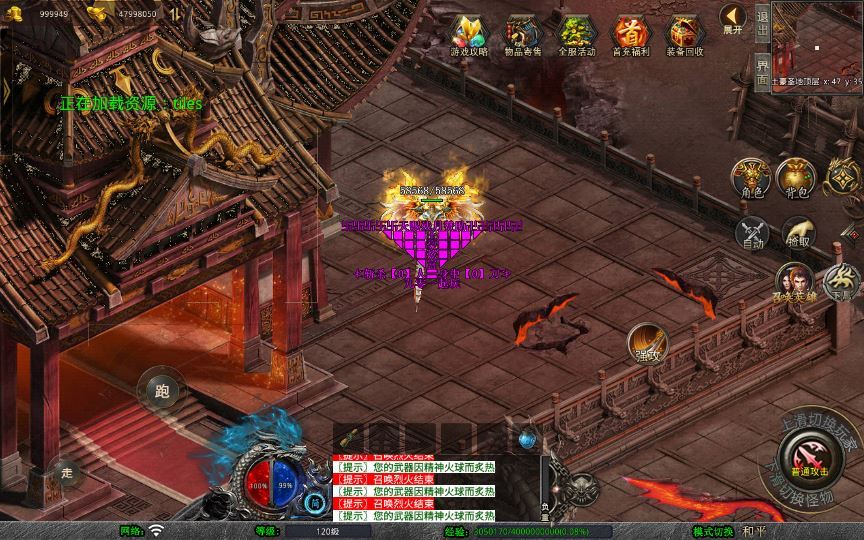Open the 首充福利 first-recharge bonus
Viewport: 864px width, 540px height.
tap(630, 35)
